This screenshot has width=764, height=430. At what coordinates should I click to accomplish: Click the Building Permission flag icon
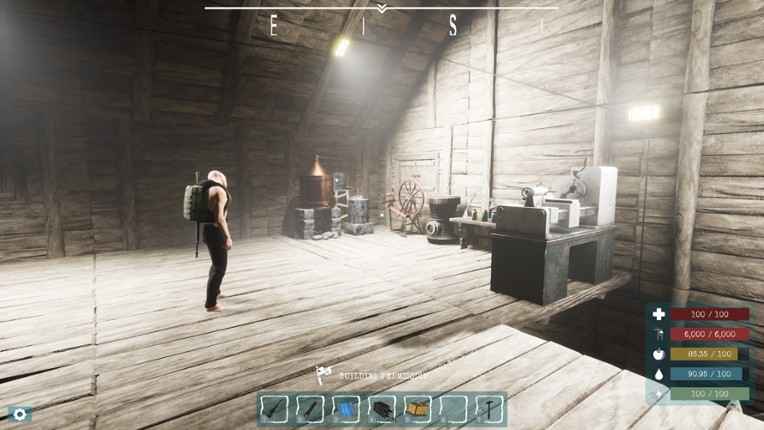pyautogui.click(x=323, y=374)
